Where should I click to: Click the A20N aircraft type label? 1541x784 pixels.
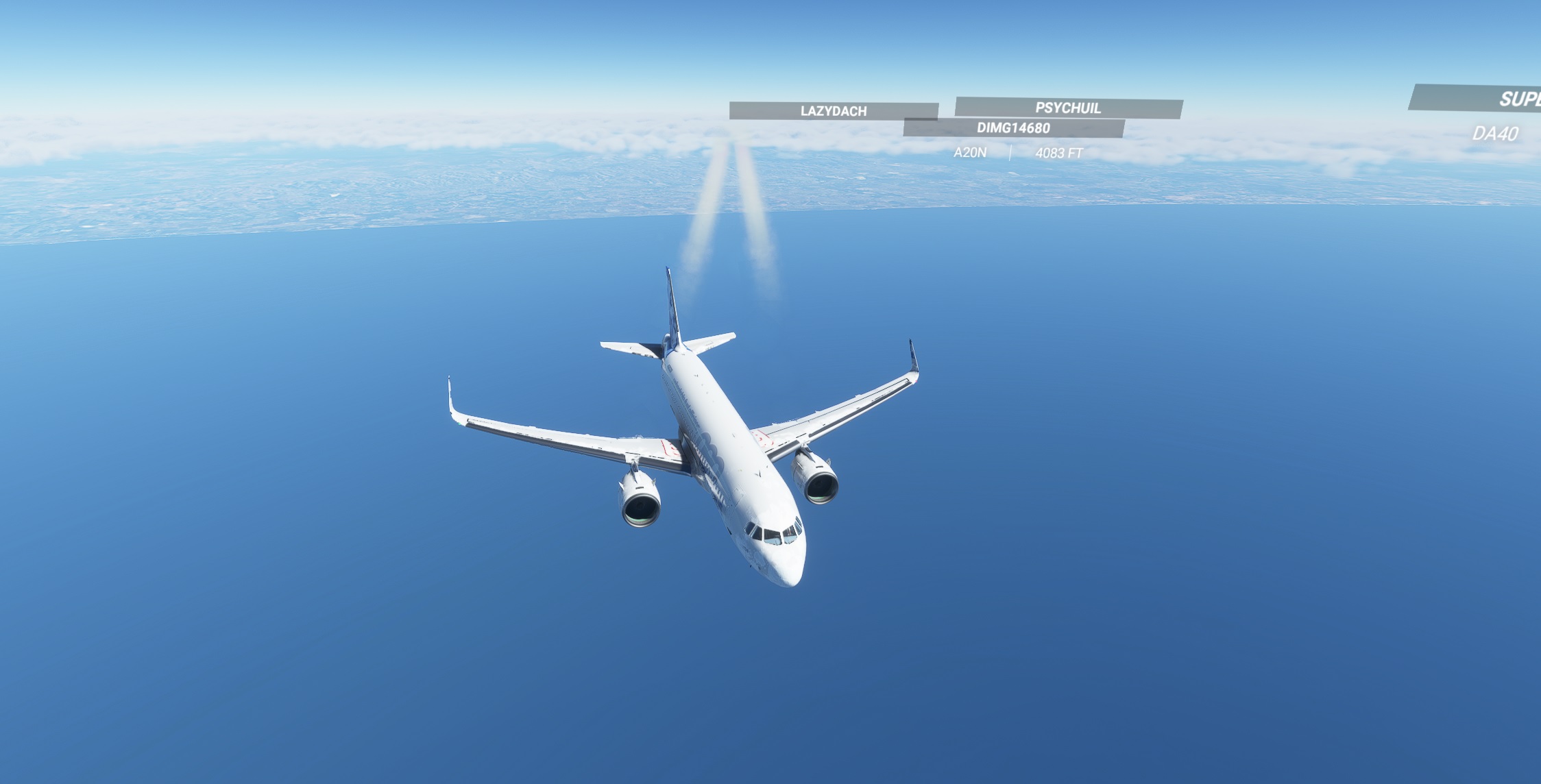pyautogui.click(x=970, y=152)
